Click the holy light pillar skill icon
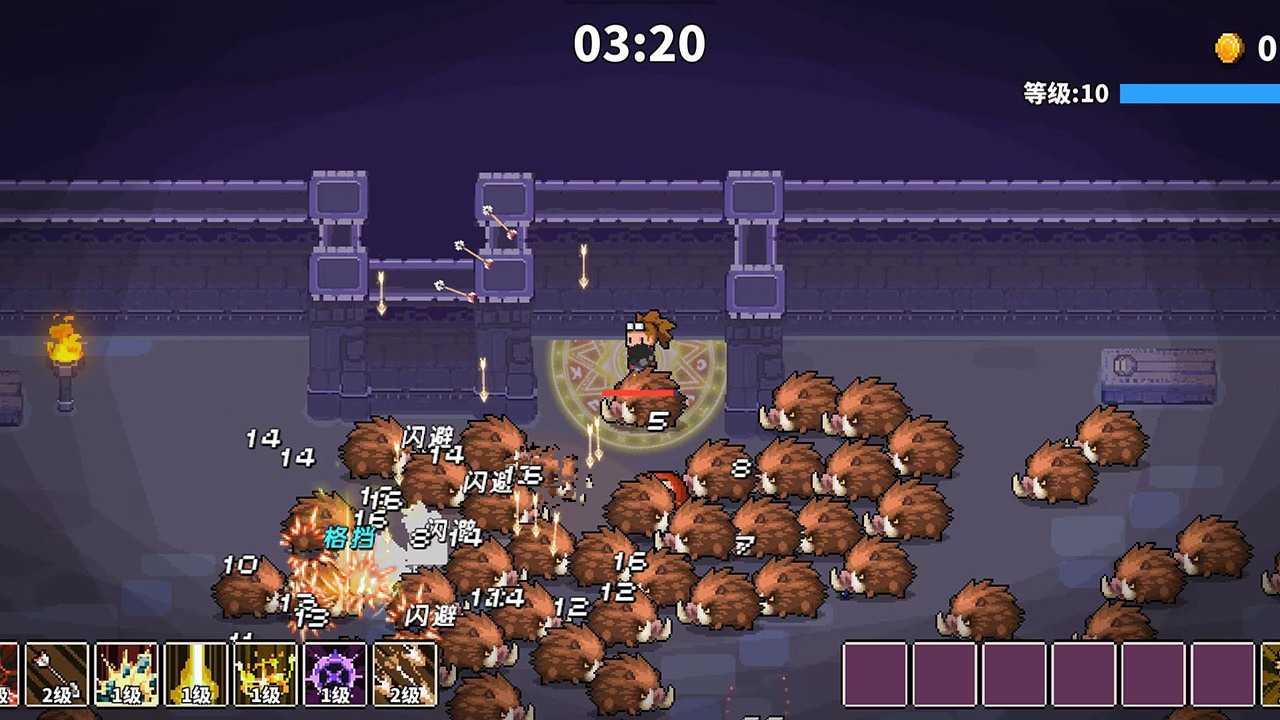Image resolution: width=1280 pixels, height=720 pixels. pos(195,675)
